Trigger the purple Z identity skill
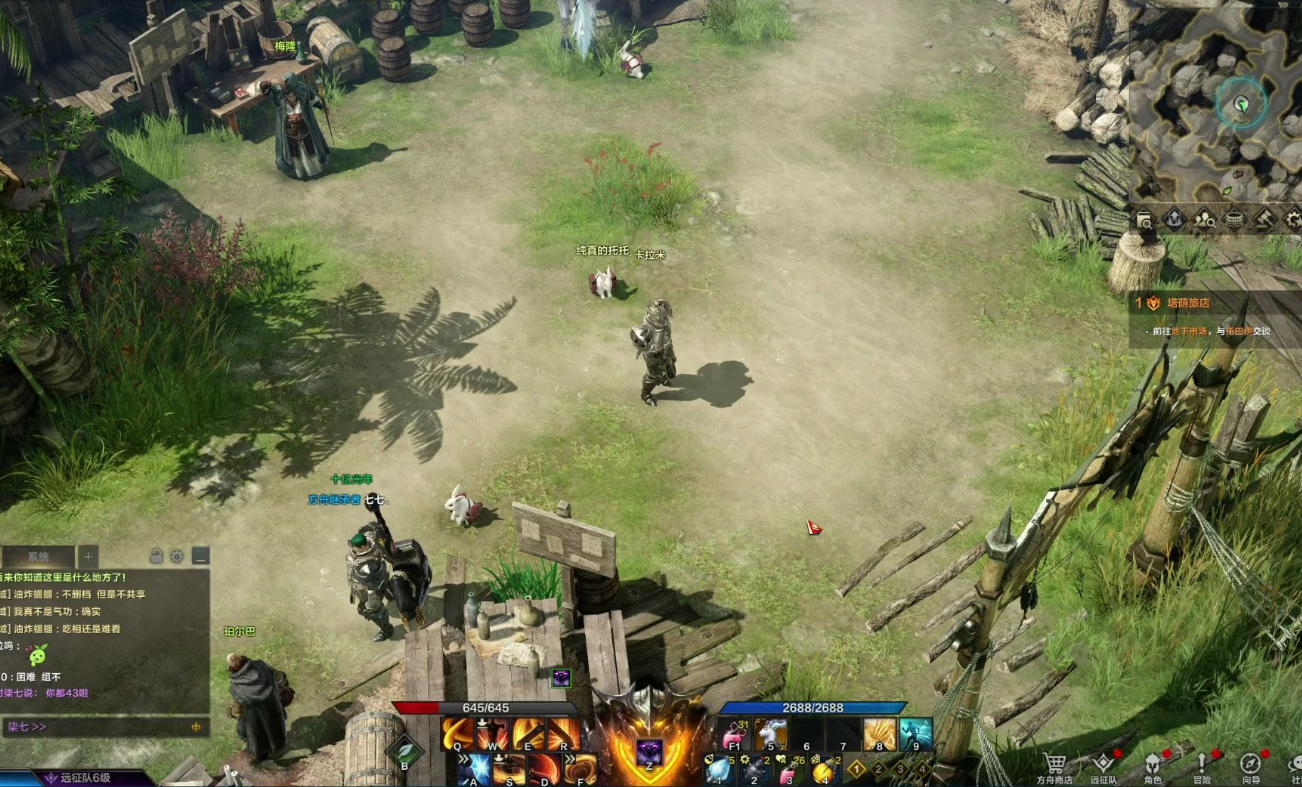The width and height of the screenshot is (1302, 787). point(650,753)
